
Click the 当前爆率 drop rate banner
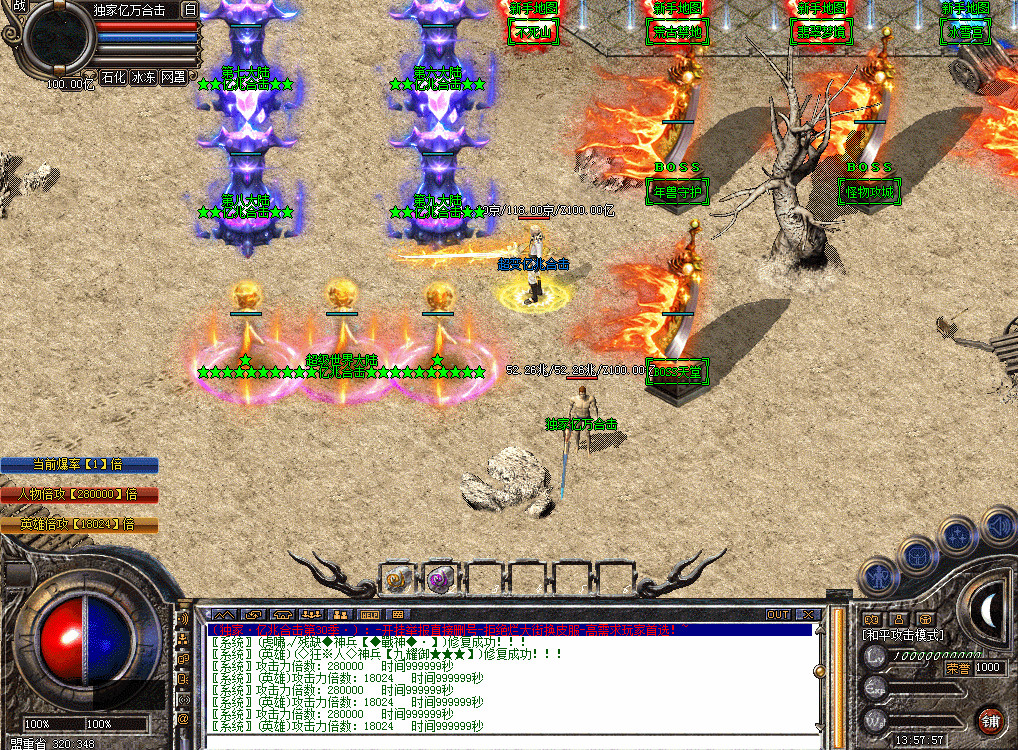(x=79, y=465)
